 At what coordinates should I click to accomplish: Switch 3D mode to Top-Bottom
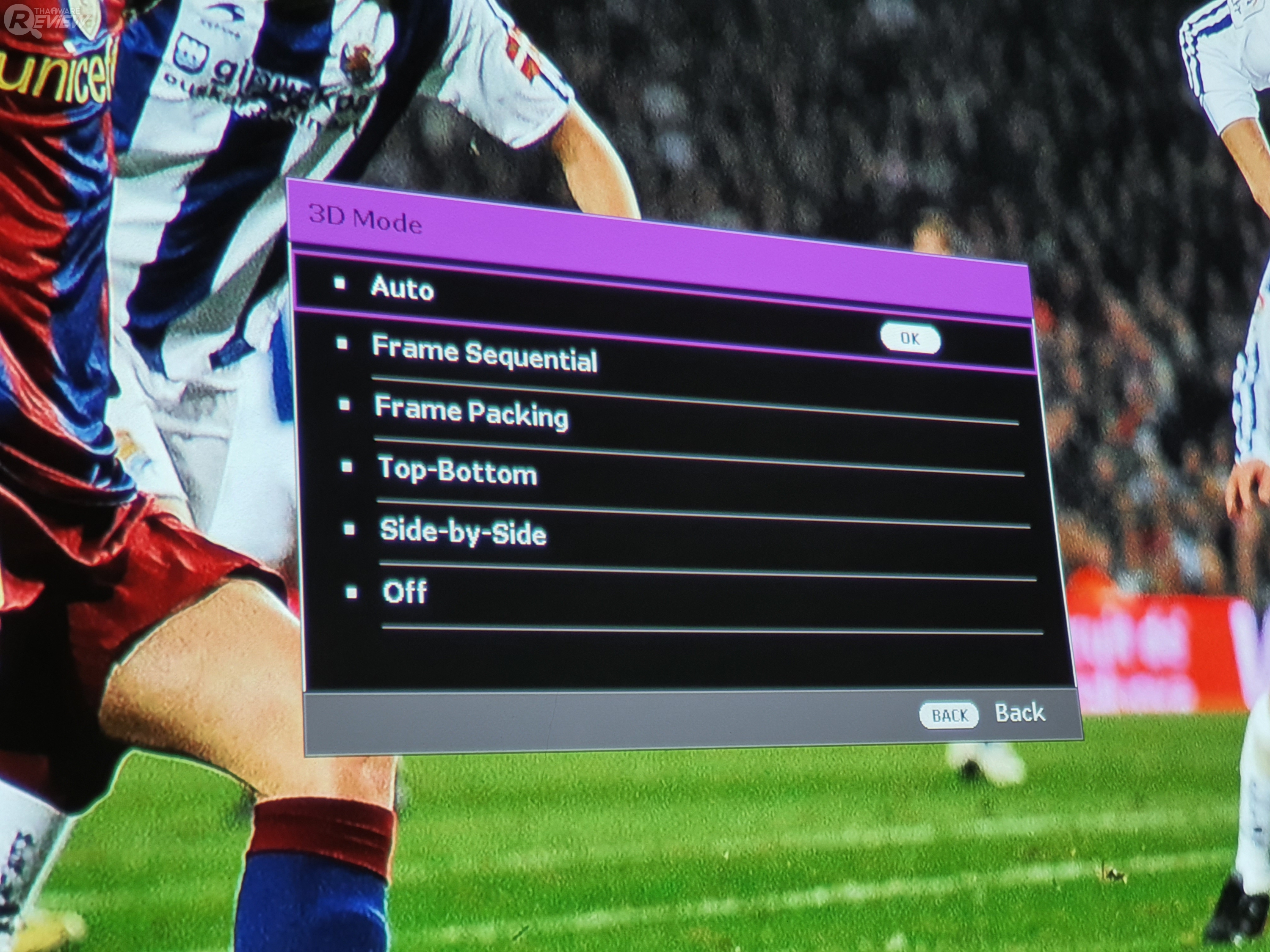click(458, 471)
